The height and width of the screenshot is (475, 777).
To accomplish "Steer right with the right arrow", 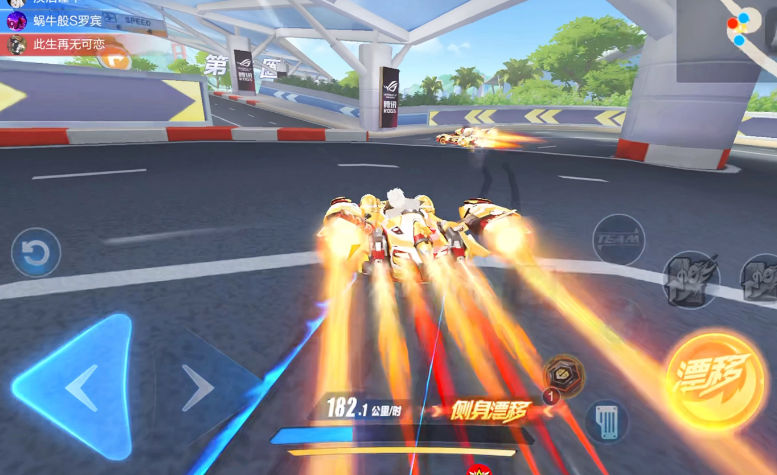I will [x=198, y=387].
